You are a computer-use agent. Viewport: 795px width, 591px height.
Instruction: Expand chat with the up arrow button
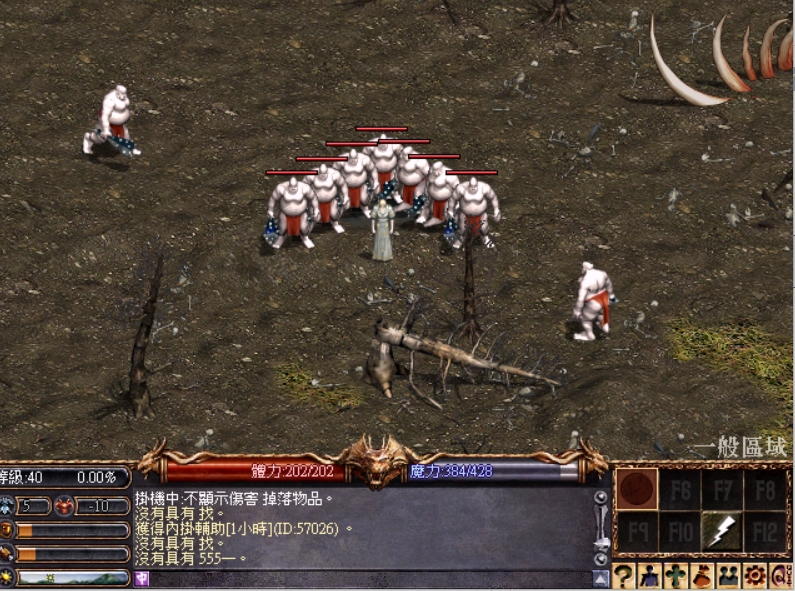(601, 578)
